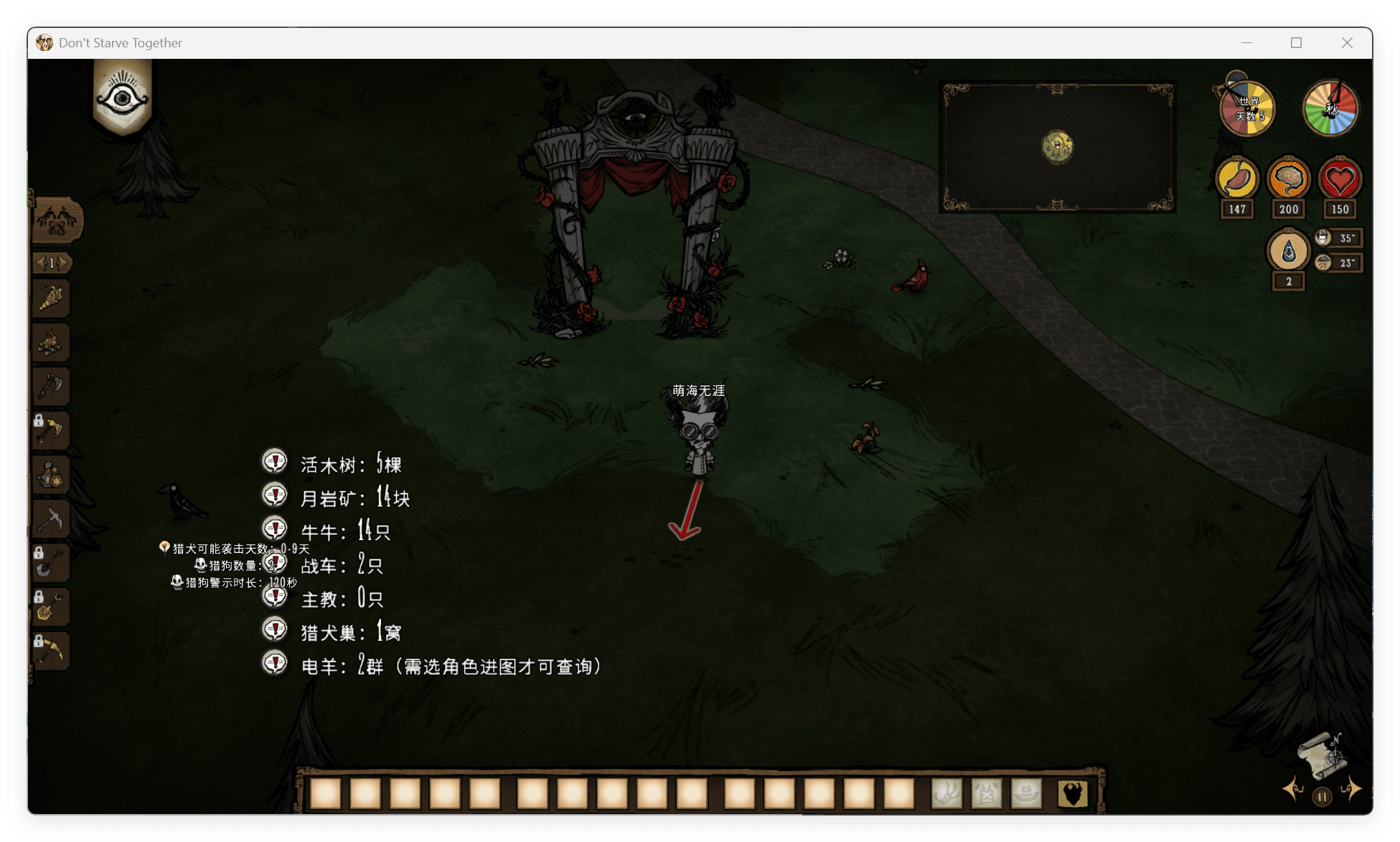Select the head equipment slot with hat
The height and width of the screenshot is (842, 1400).
point(1026,794)
